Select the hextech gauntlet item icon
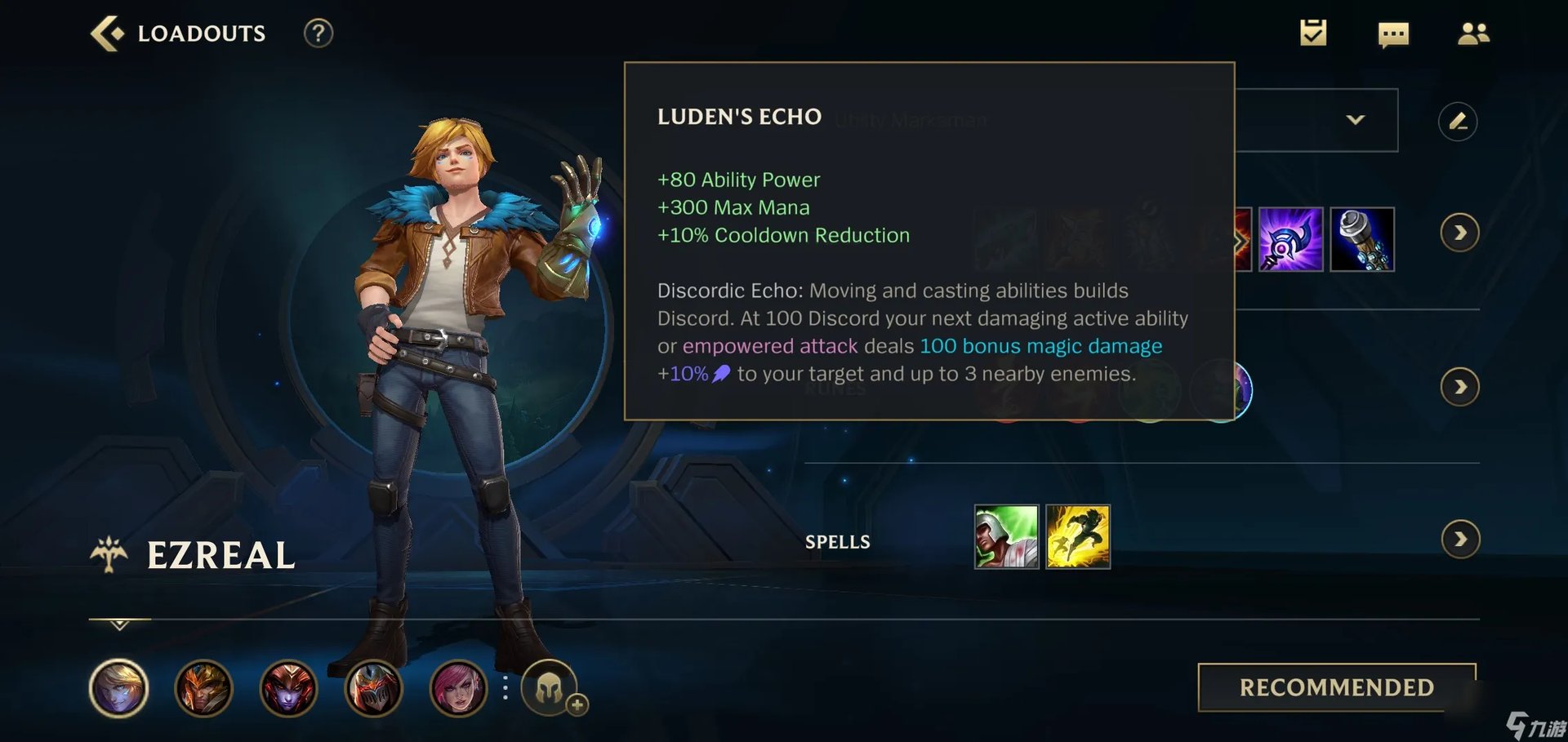This screenshot has width=1568, height=742. point(1362,239)
